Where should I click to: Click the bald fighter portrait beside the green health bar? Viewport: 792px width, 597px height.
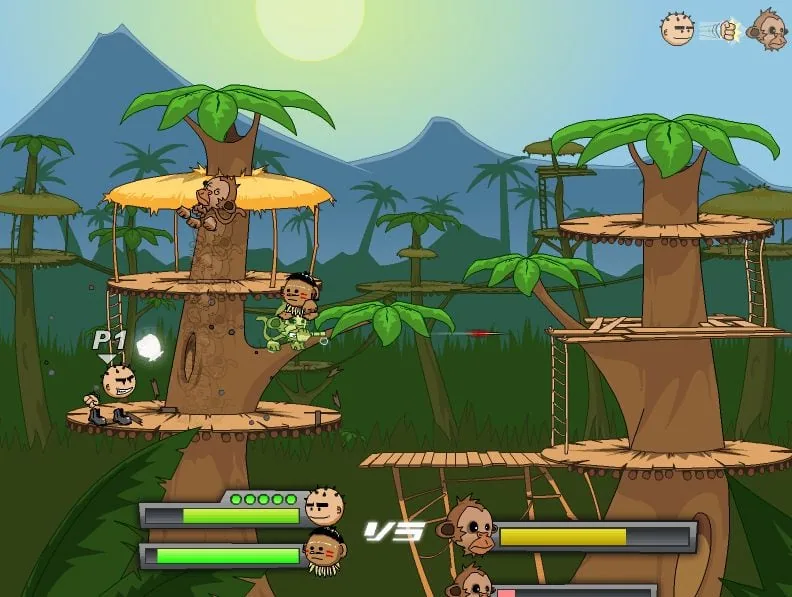coord(324,507)
